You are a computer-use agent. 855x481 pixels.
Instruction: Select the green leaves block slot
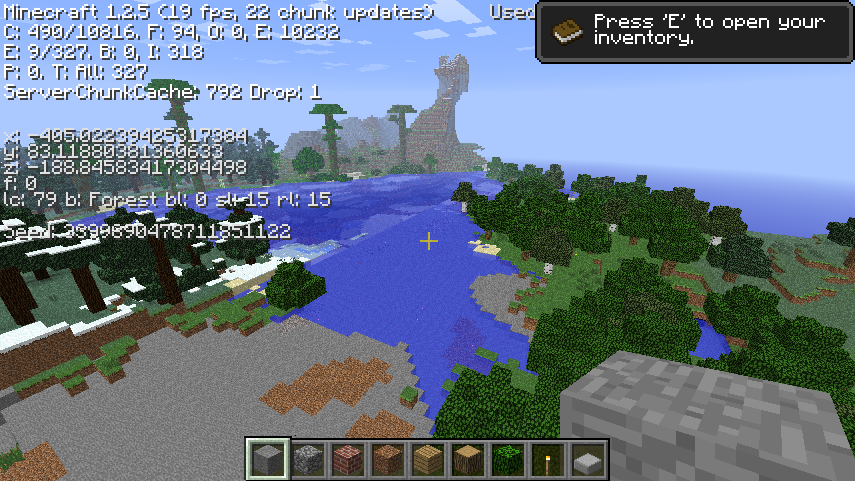pos(508,459)
